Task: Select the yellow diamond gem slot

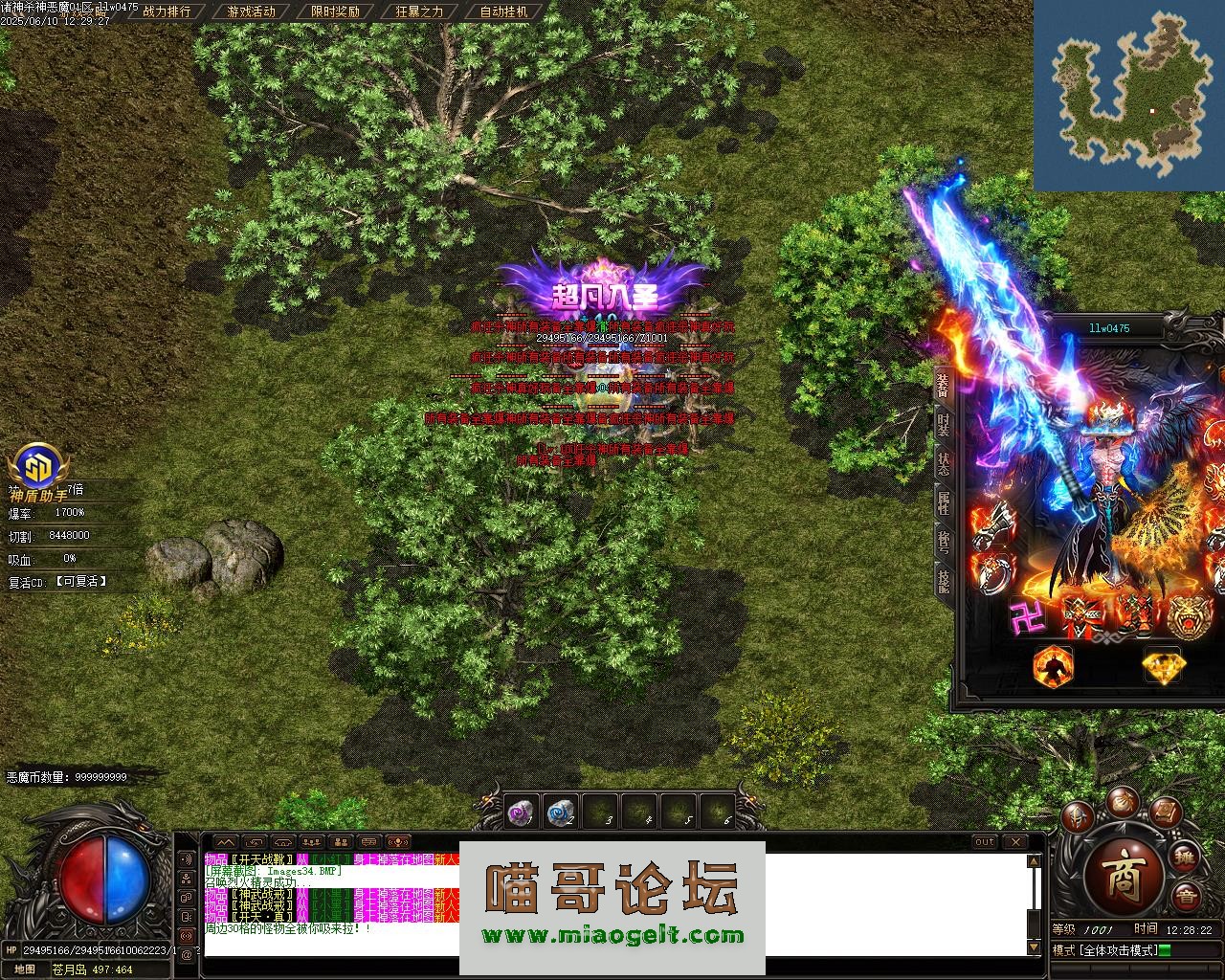Action: click(x=1162, y=665)
